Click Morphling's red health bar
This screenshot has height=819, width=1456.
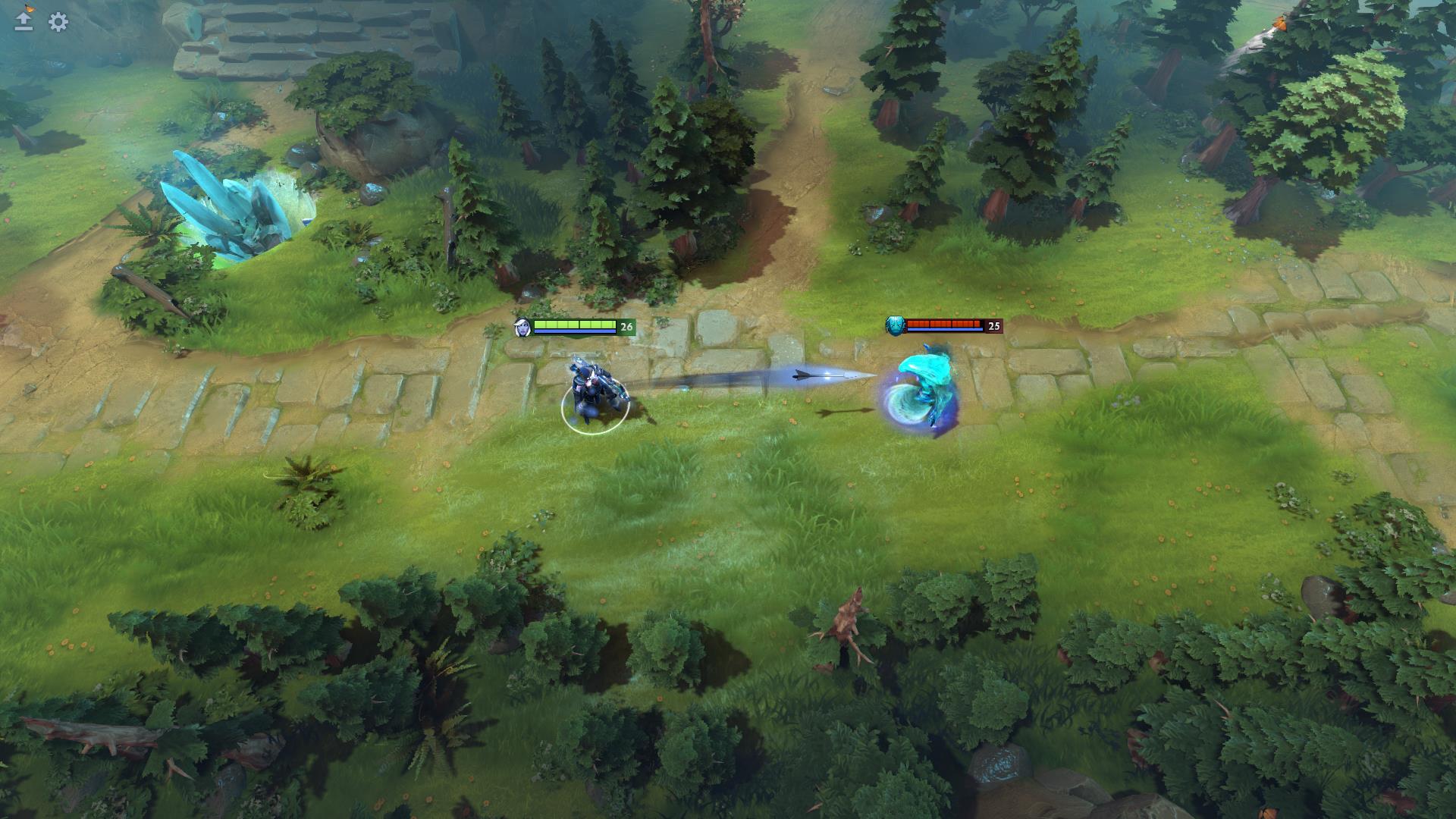[944, 322]
